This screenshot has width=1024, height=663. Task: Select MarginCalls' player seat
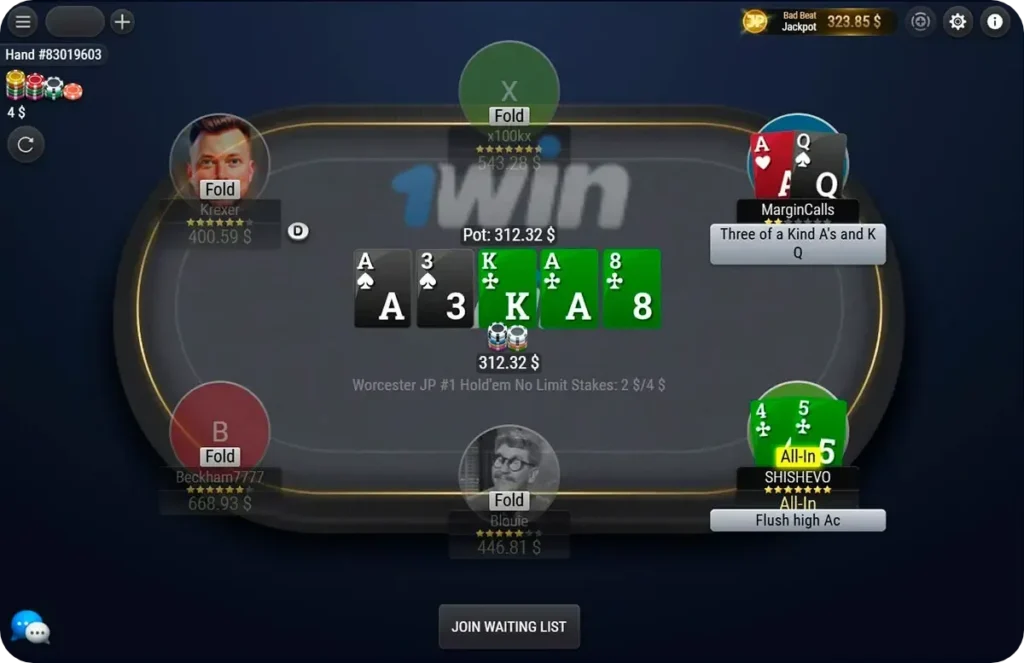(x=797, y=165)
